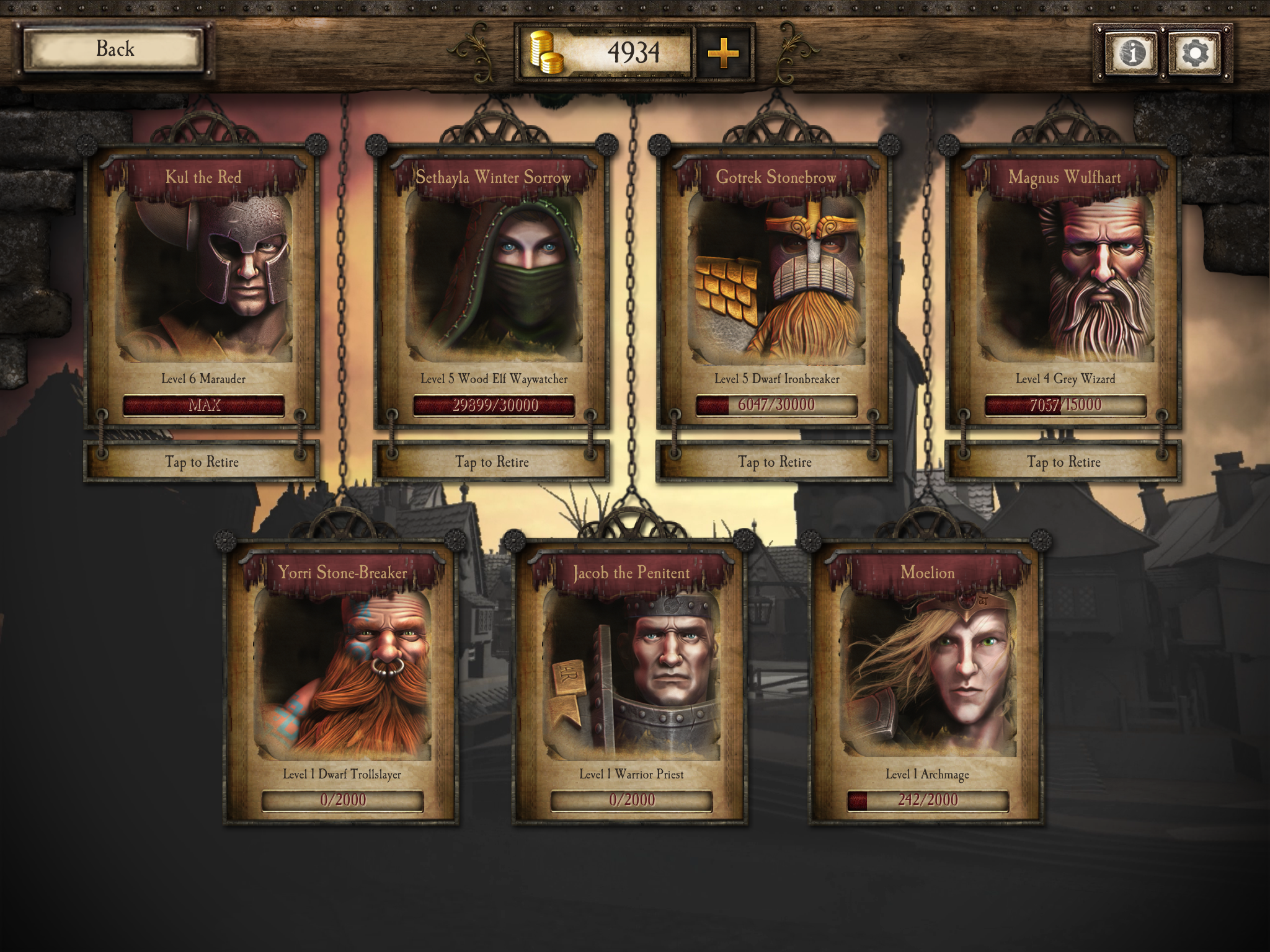Select Magnus Wulfhart the Grey Wizard

[1064, 279]
